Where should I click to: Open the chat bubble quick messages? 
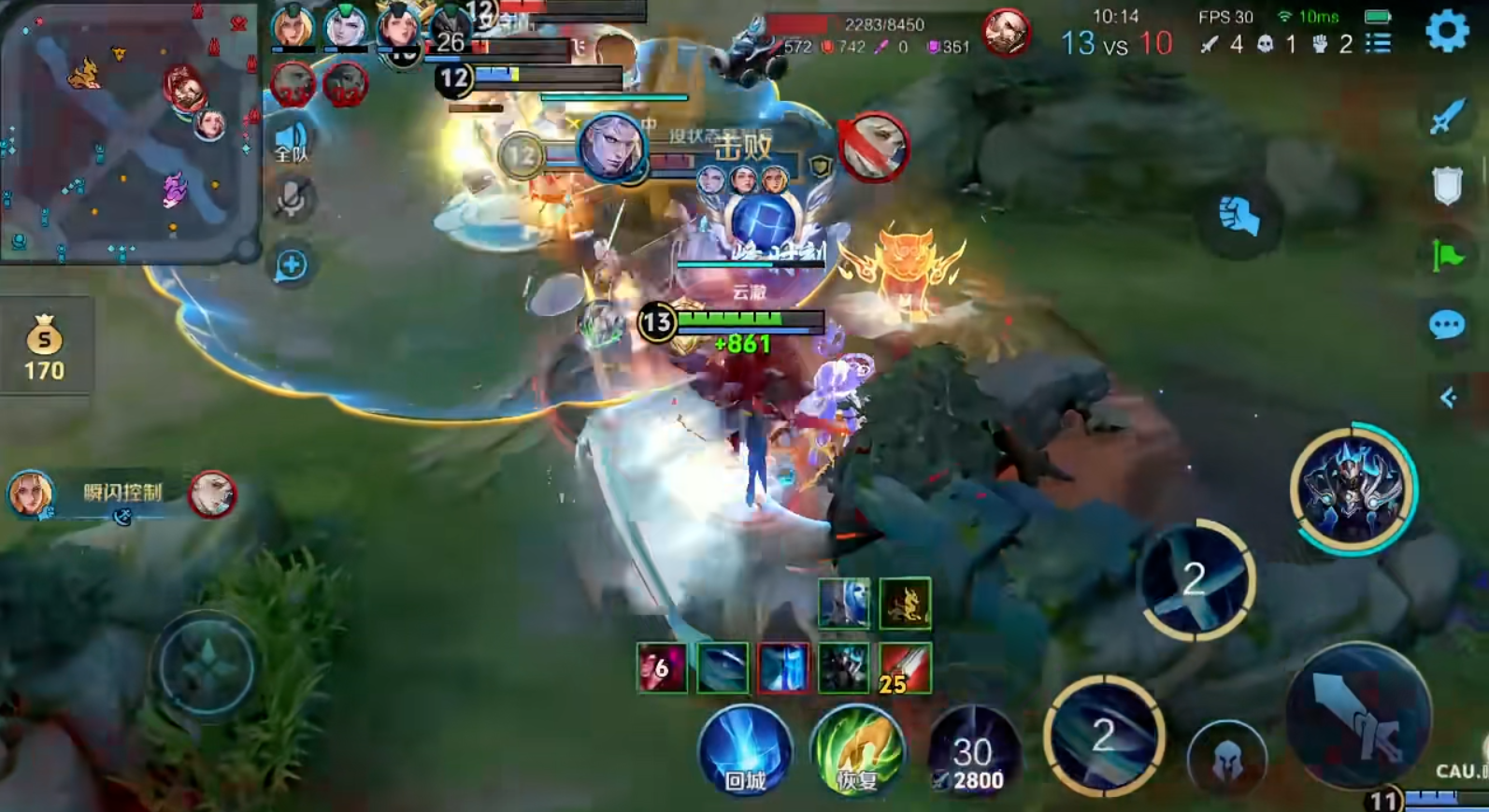1446,324
